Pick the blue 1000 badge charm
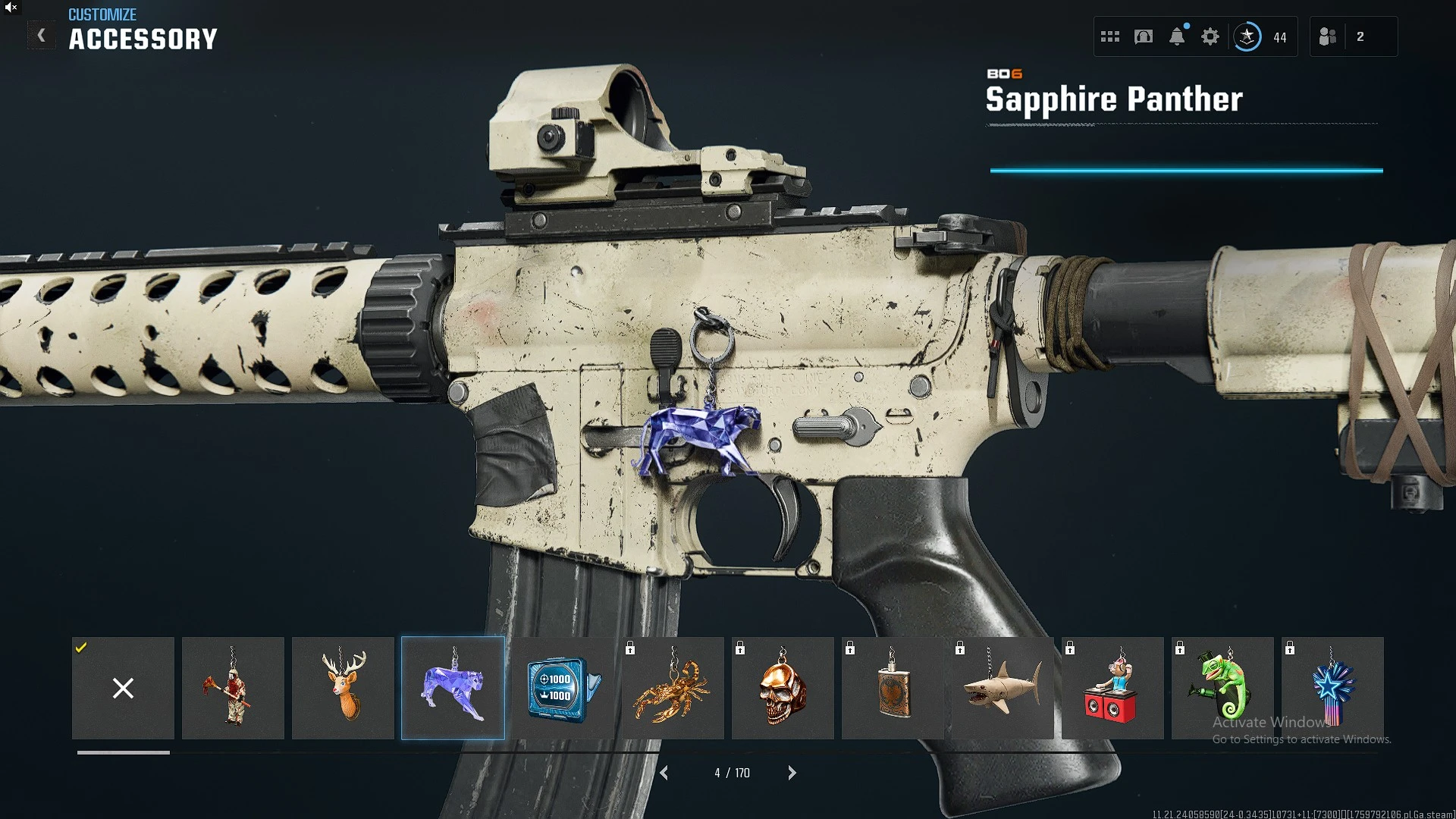 pos(563,688)
